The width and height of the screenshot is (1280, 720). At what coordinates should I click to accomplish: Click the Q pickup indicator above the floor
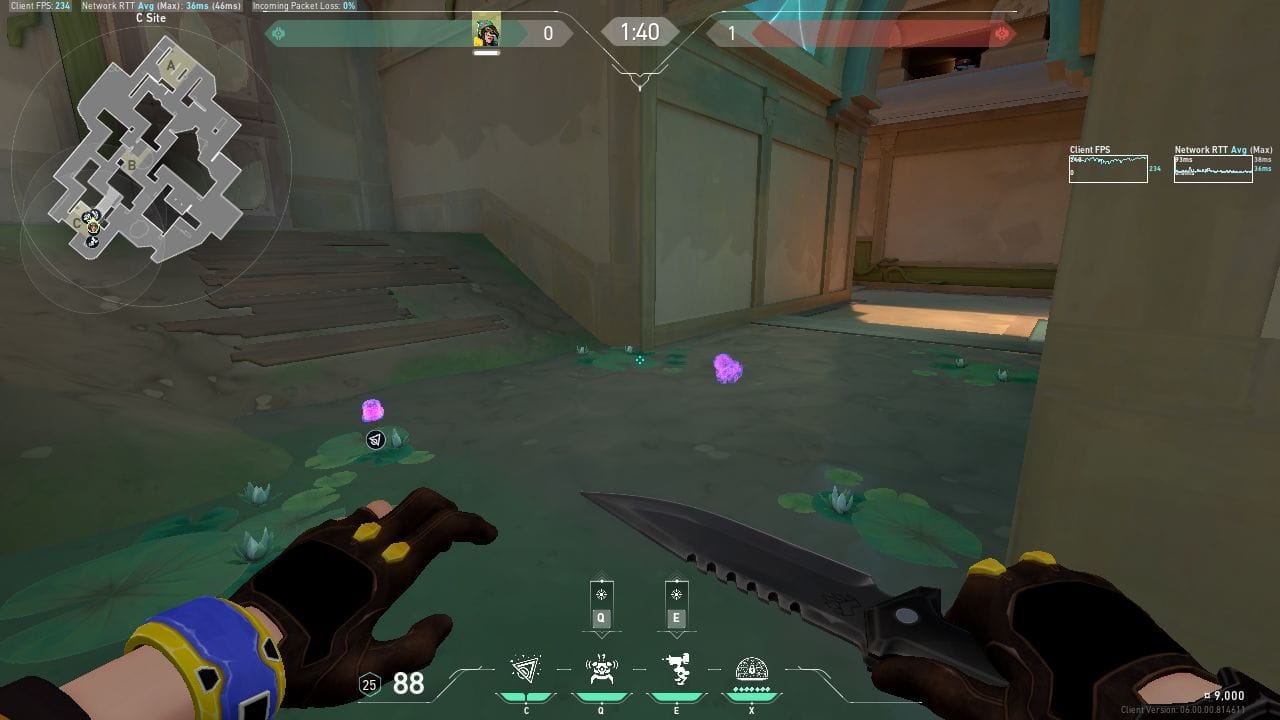click(x=601, y=603)
